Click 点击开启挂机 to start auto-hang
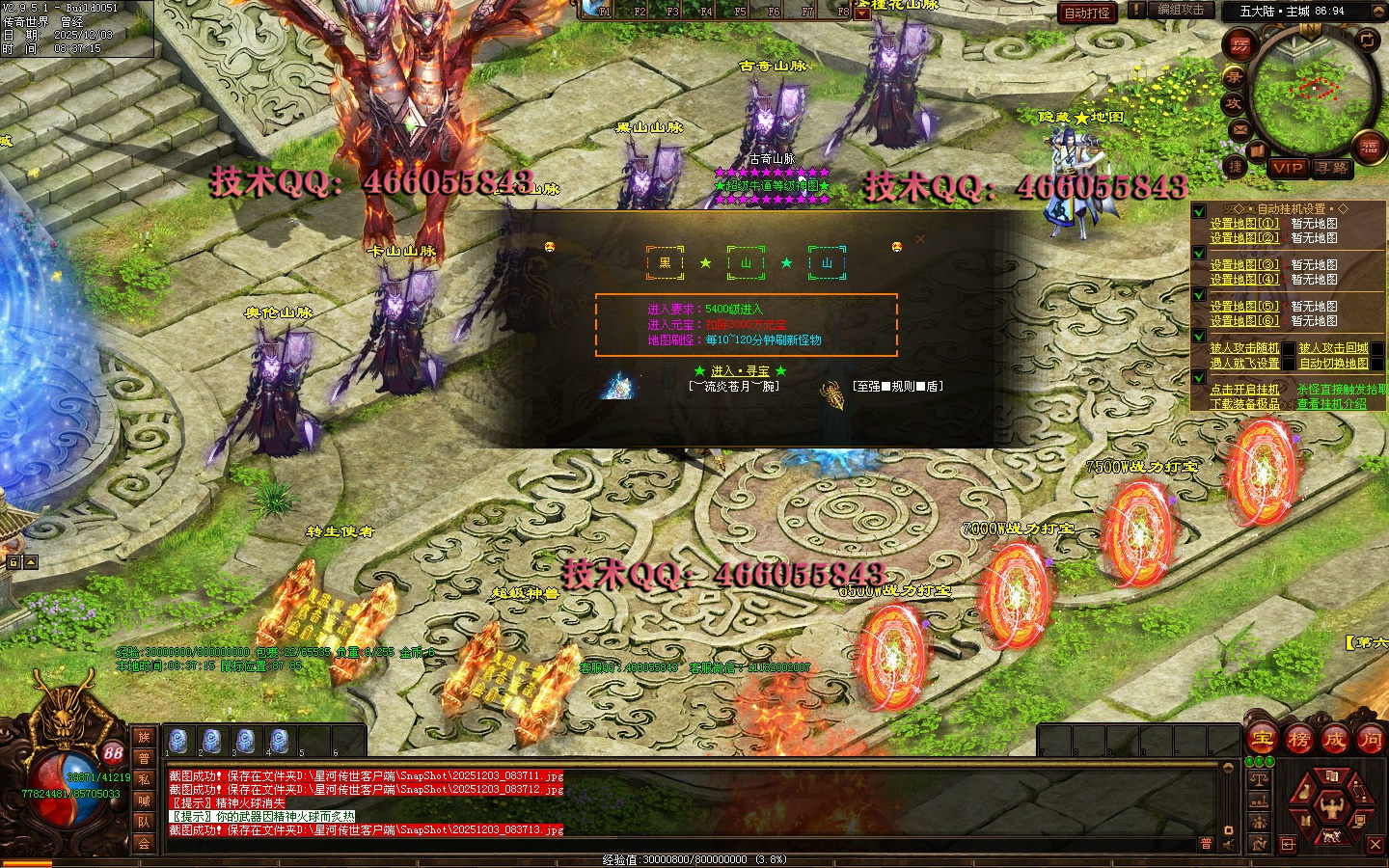1389x868 pixels. (1244, 390)
